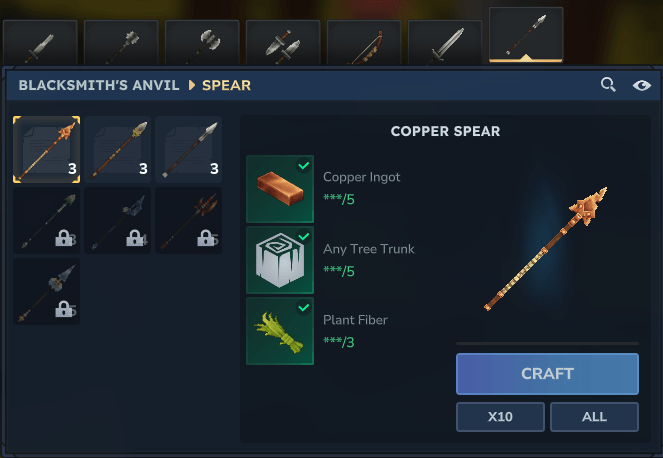Select the locked red-bladed halberd recipe
The height and width of the screenshot is (458, 663).
(188, 220)
